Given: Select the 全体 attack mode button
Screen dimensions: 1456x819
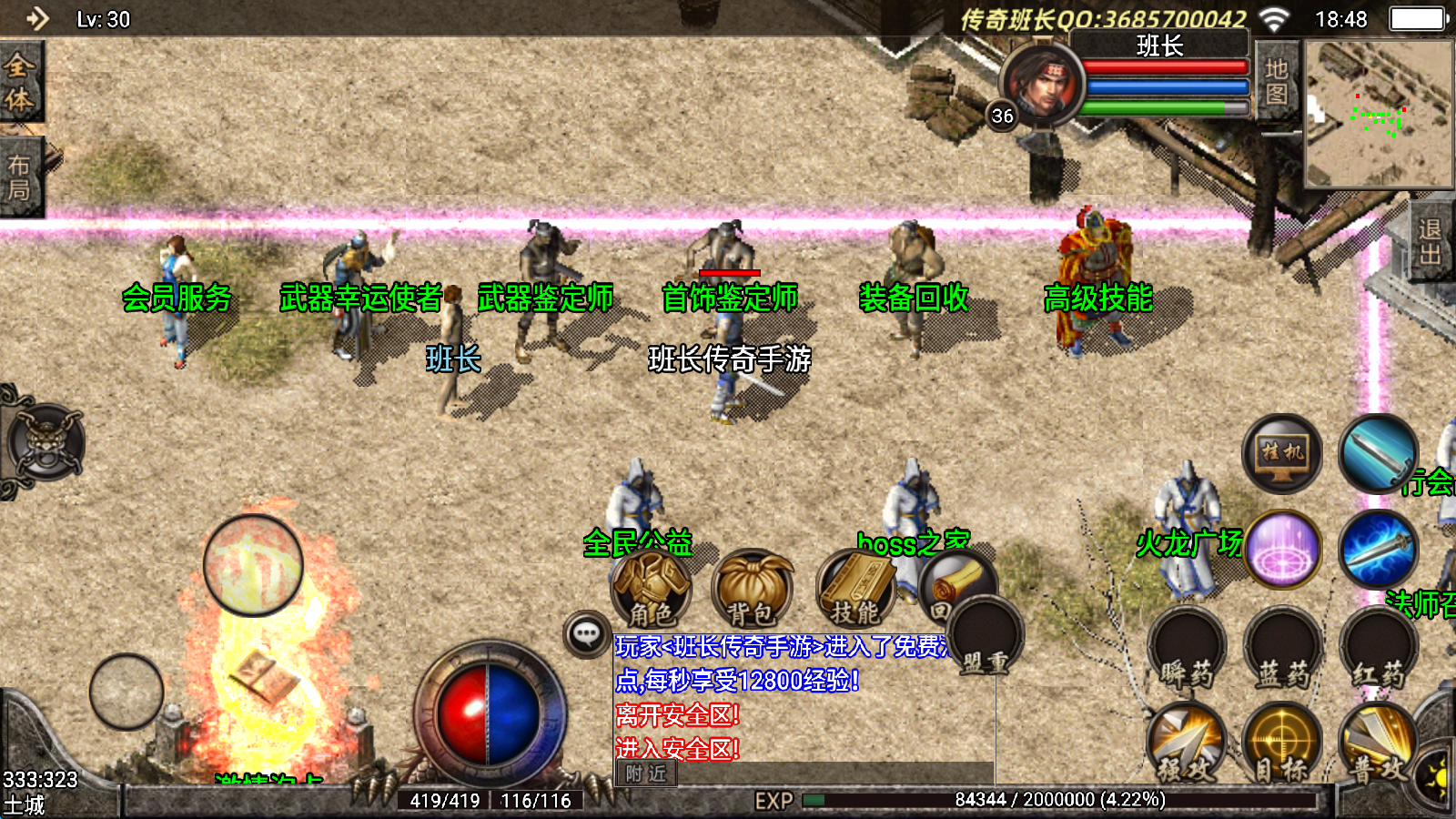Looking at the screenshot, I should [x=20, y=82].
